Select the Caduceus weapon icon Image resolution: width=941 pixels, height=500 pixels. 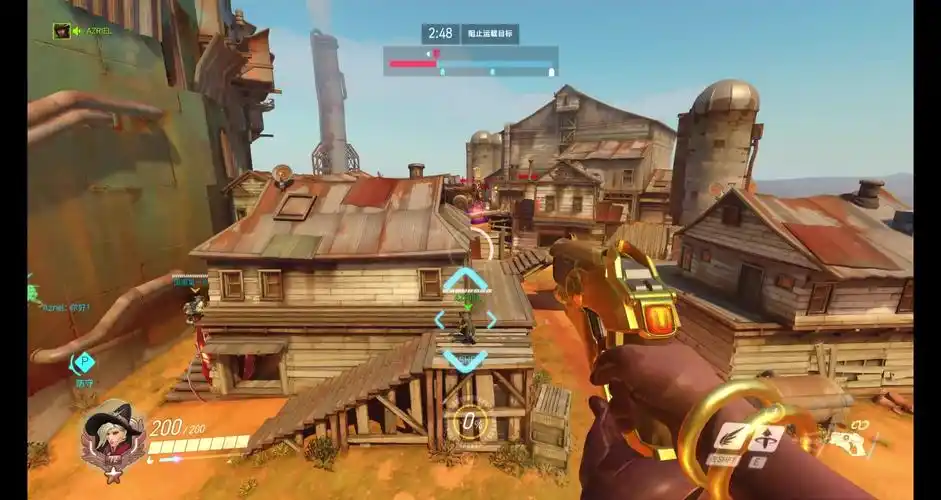pyautogui.click(x=851, y=440)
